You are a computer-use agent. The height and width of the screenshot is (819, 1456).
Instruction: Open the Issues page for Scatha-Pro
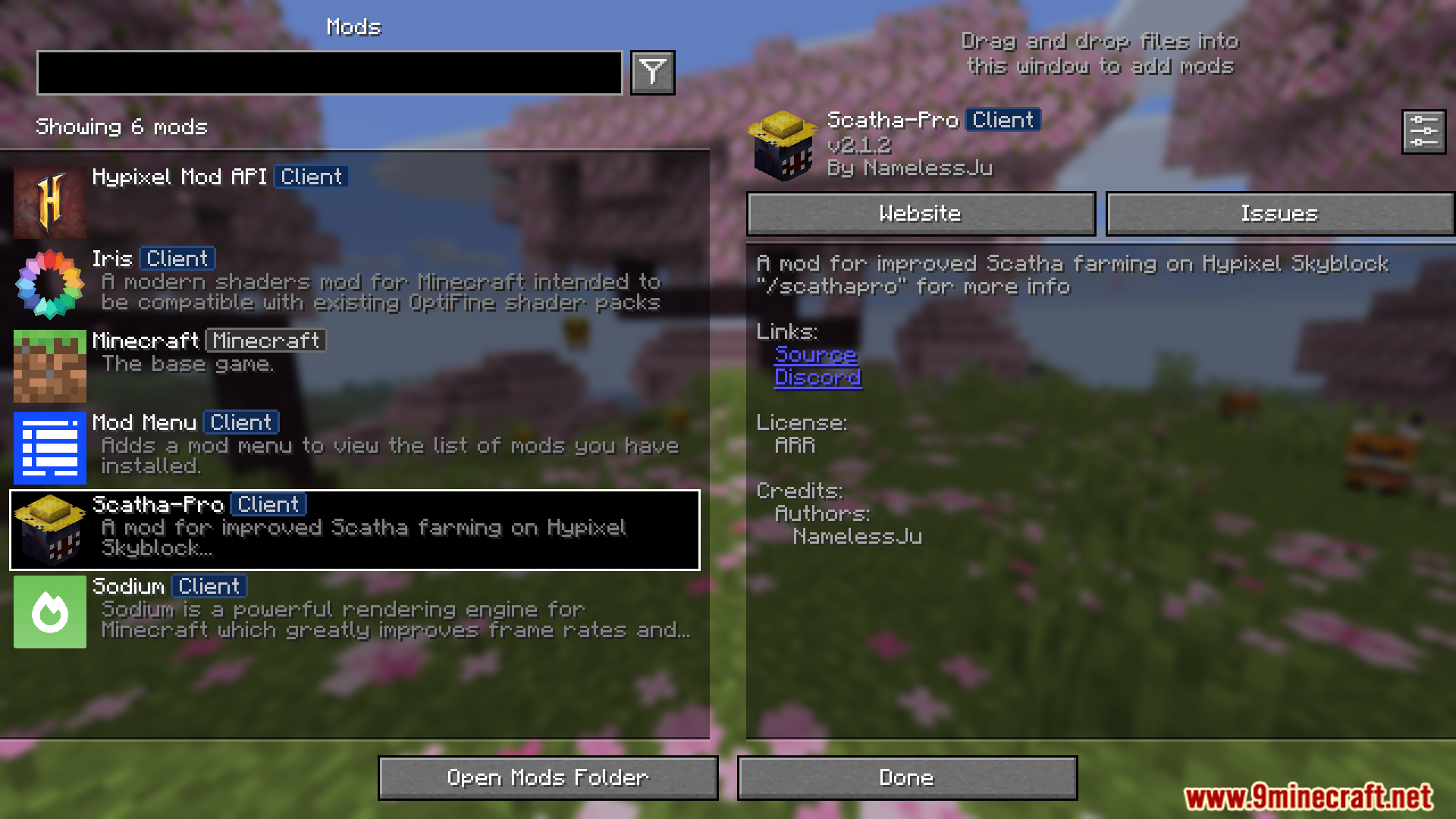pyautogui.click(x=1279, y=213)
